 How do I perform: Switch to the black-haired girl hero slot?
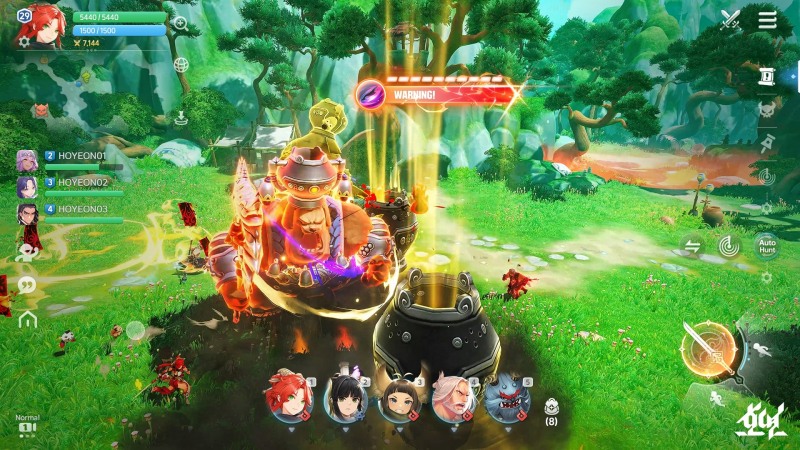(x=345, y=398)
